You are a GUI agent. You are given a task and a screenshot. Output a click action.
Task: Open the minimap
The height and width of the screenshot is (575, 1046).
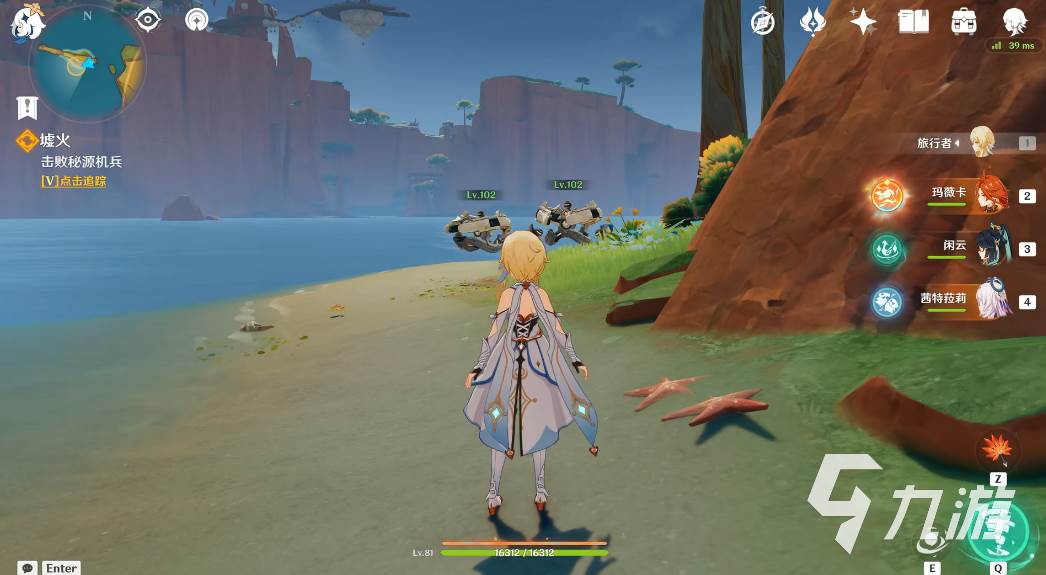click(87, 63)
